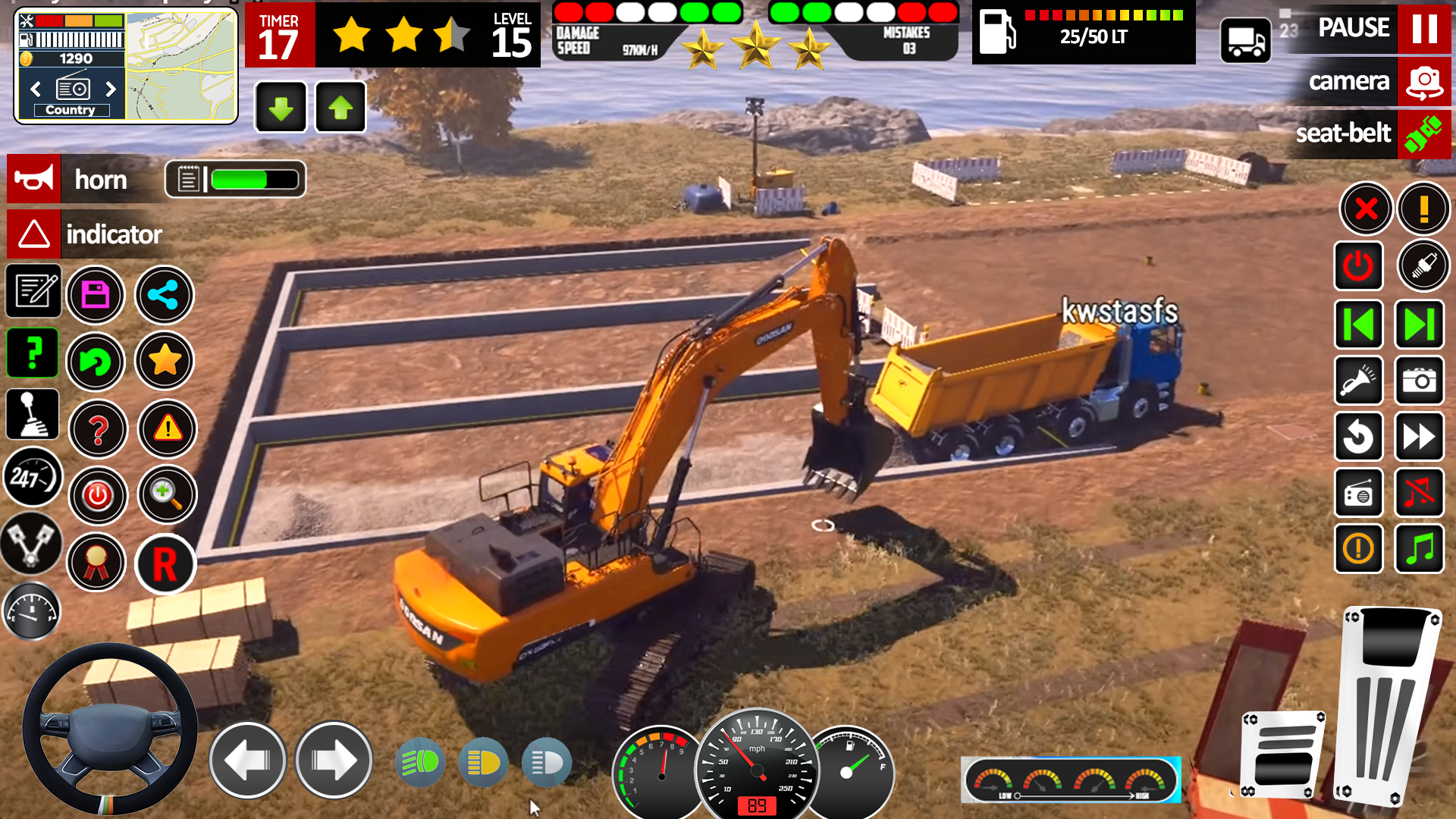This screenshot has width=1456, height=819.
Task: Click left arrow on radio station selector
Action: pyautogui.click(x=34, y=89)
